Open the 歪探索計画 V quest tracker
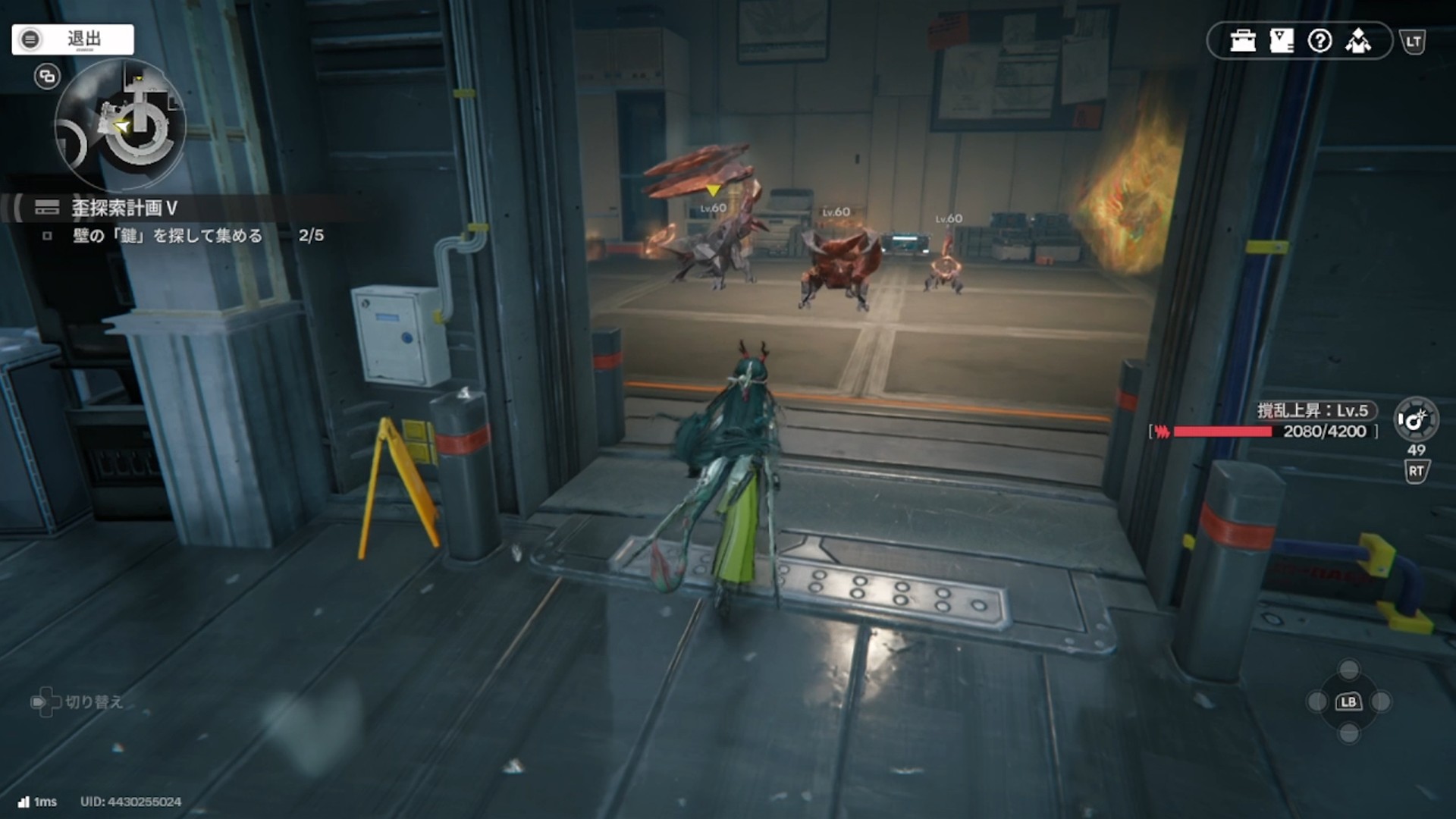Viewport: 1456px width, 819px height. click(124, 208)
